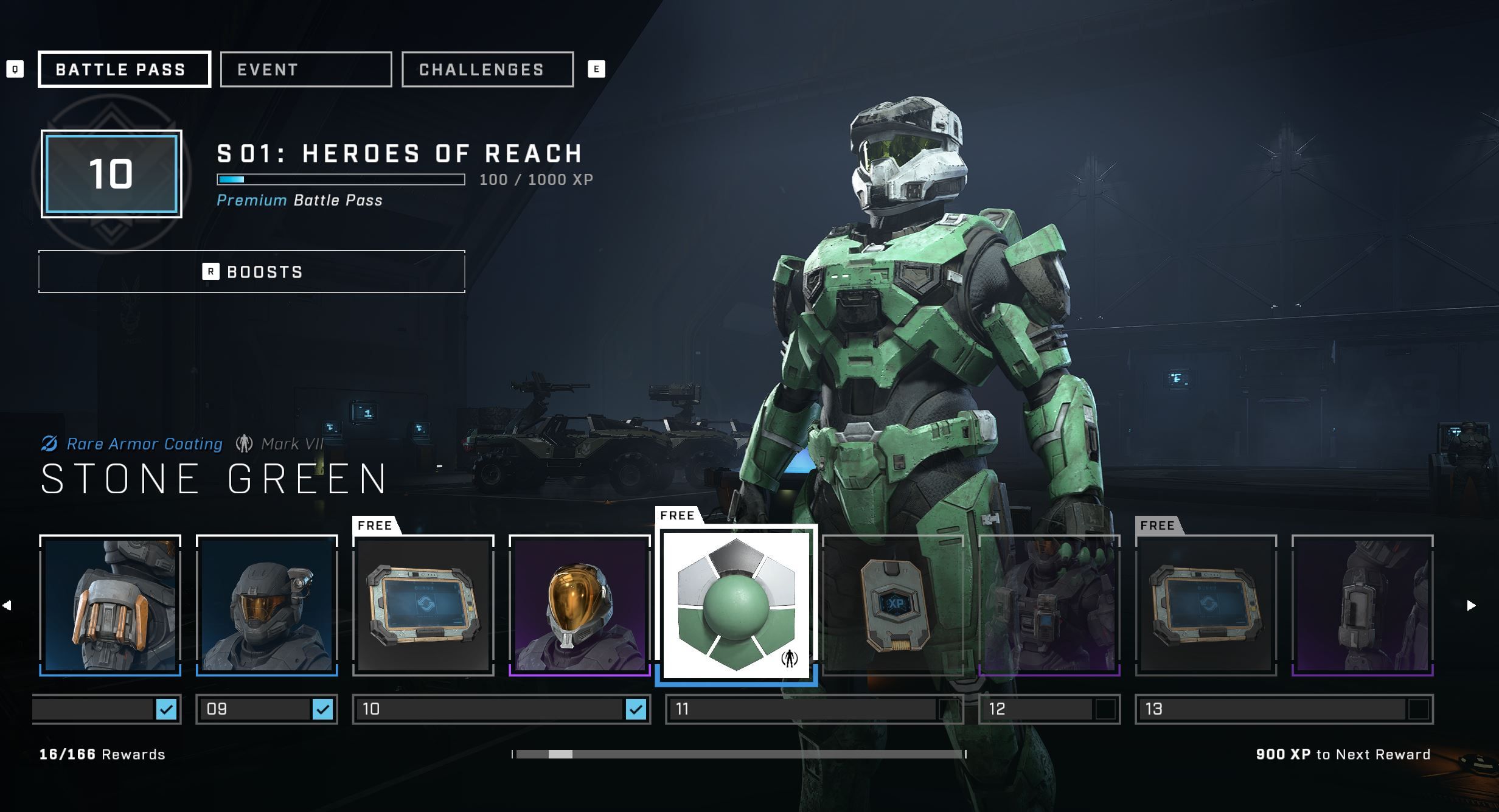
Task: Click the E key hint icon
Action: tap(596, 69)
